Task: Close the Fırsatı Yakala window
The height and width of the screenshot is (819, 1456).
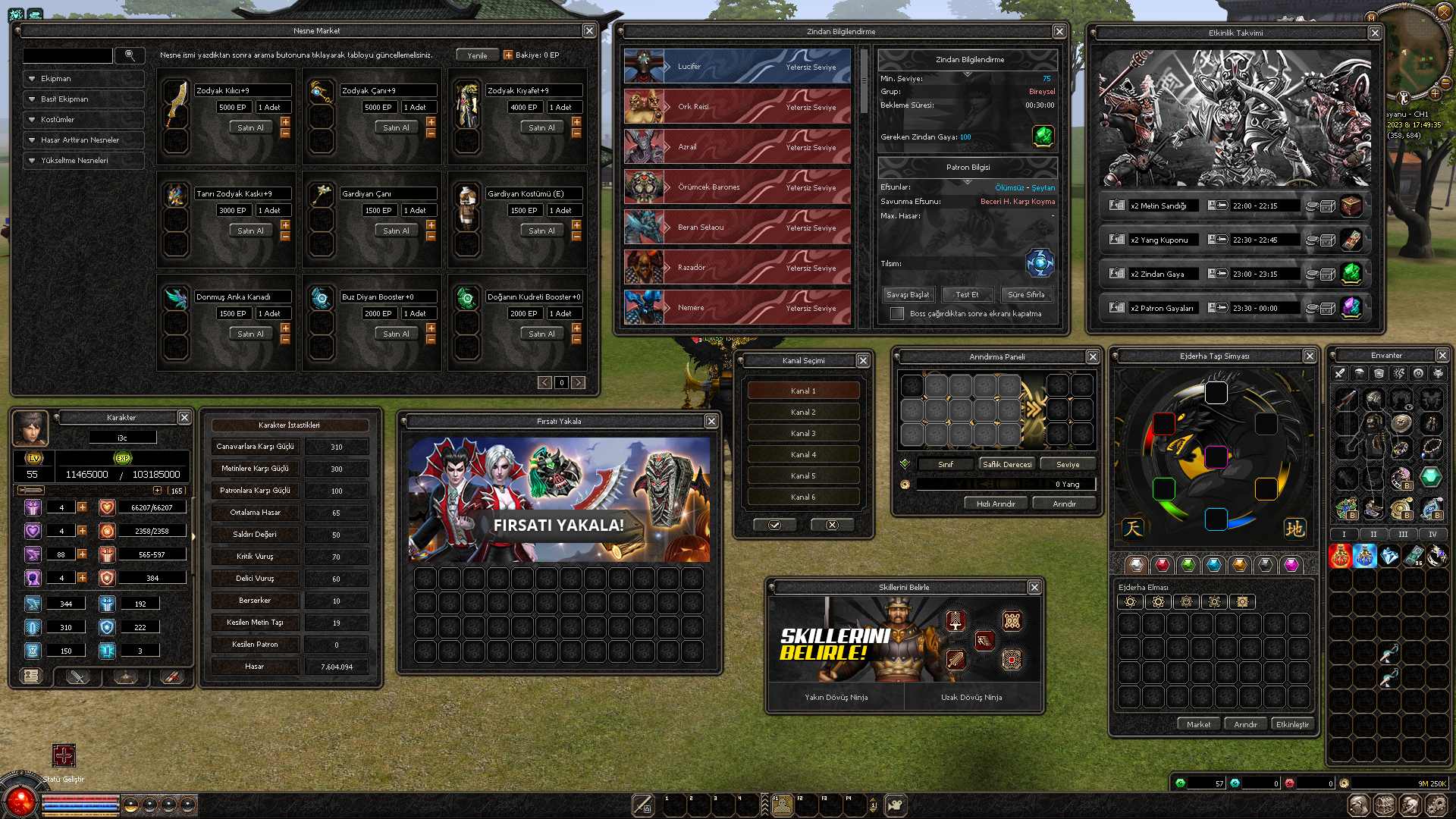Action: pyautogui.click(x=711, y=421)
